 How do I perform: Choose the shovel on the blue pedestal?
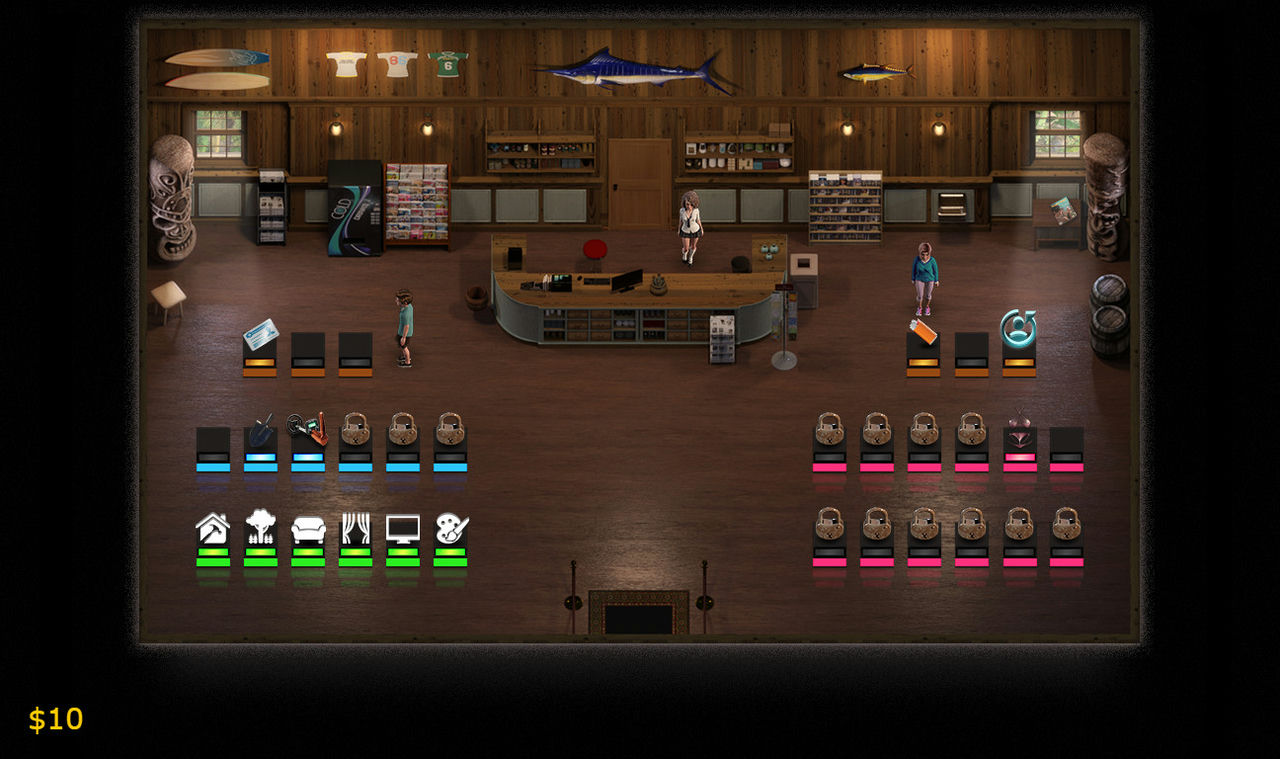click(261, 430)
